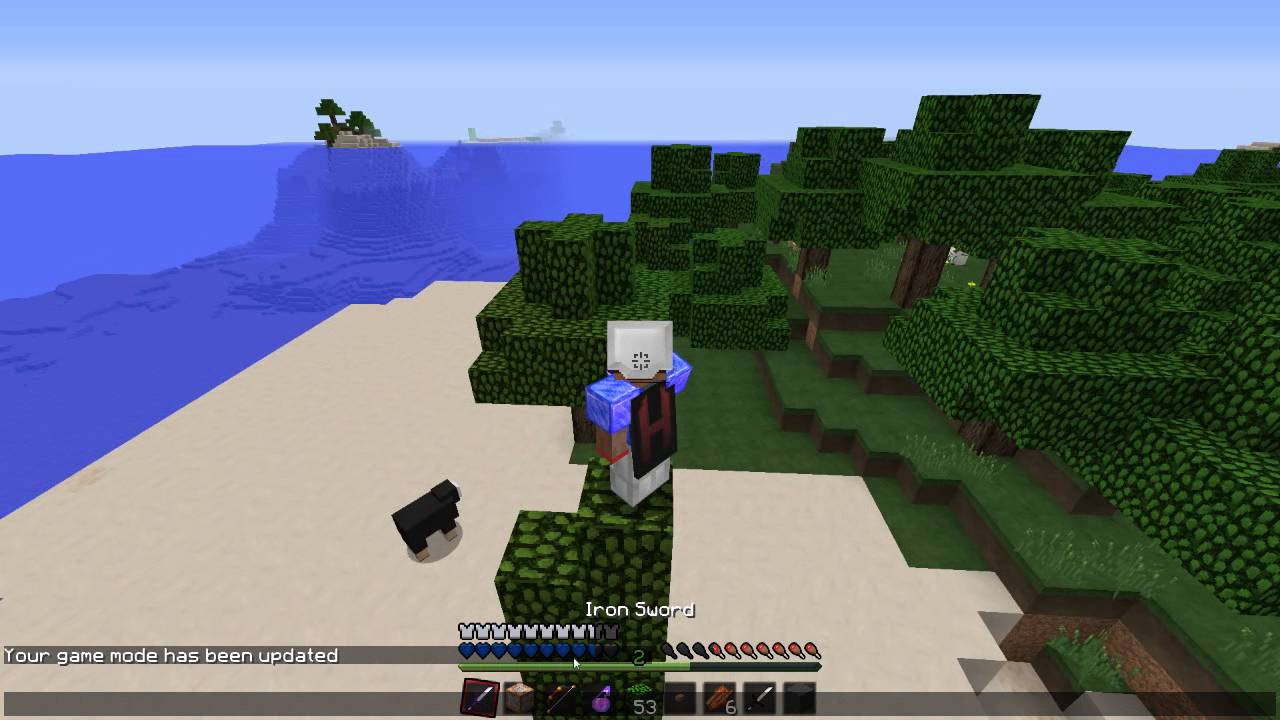Click the first heart of the health bar

pyautogui.click(x=466, y=649)
